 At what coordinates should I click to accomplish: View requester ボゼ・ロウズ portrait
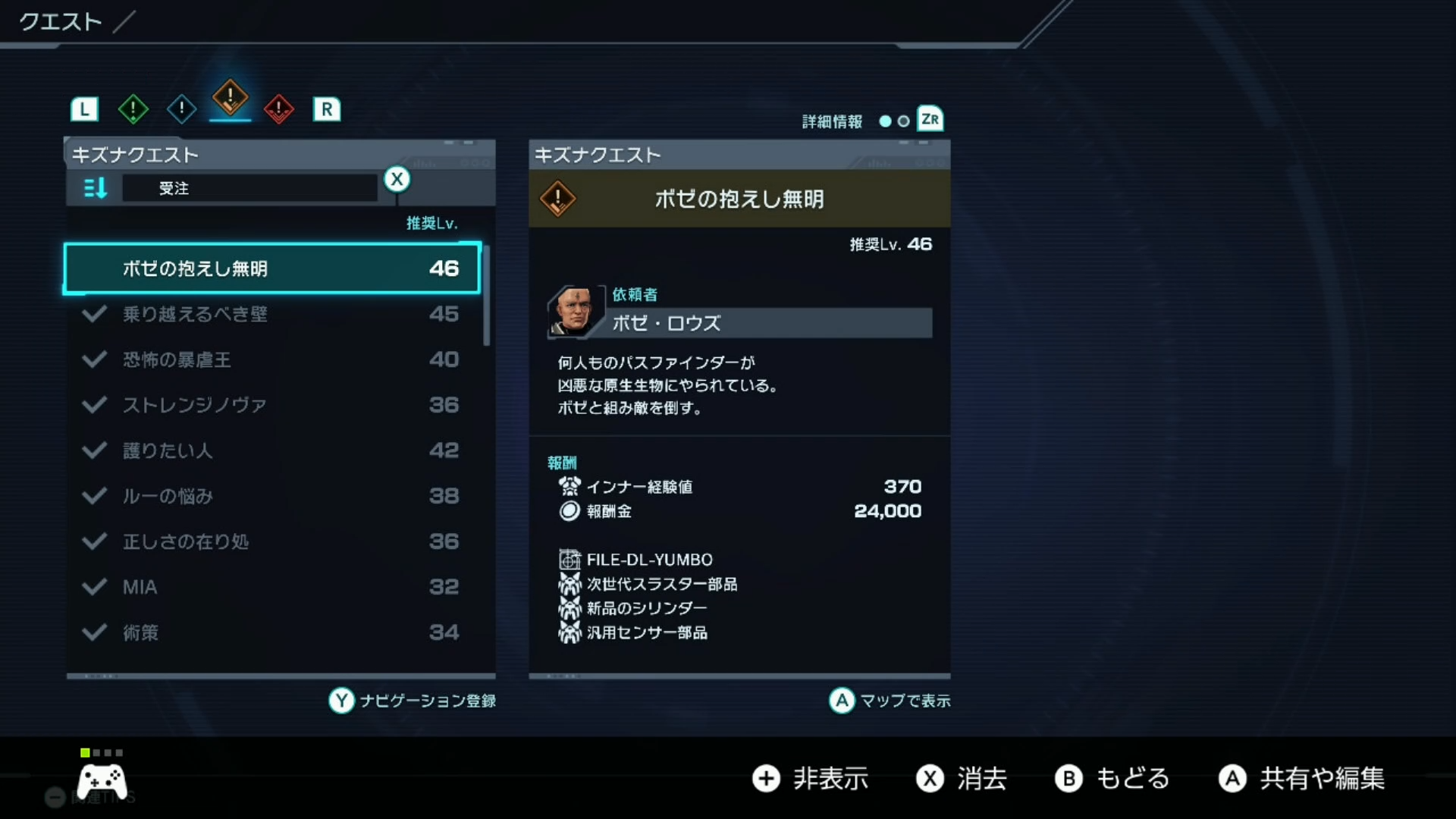point(574,311)
